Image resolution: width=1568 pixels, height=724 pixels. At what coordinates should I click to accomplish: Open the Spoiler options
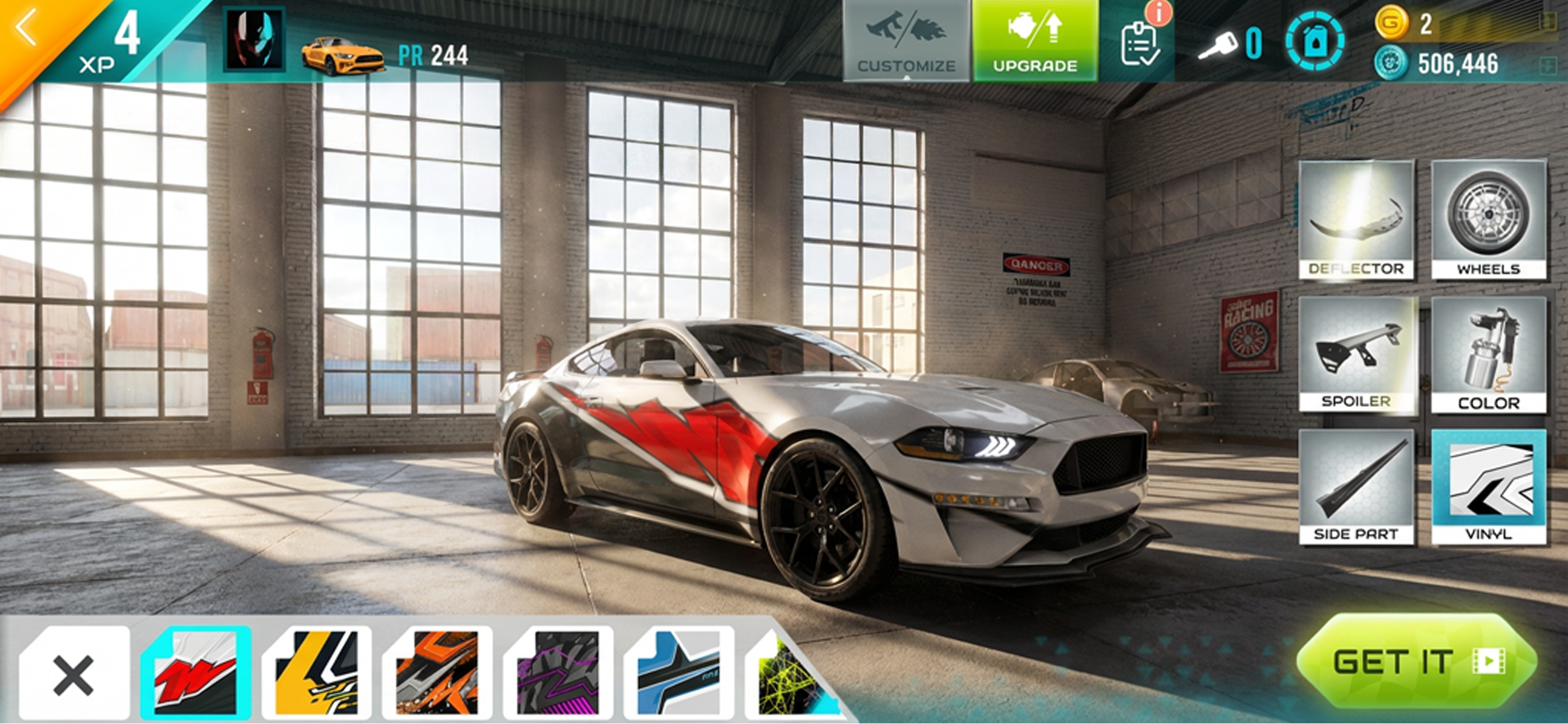pos(1356,354)
